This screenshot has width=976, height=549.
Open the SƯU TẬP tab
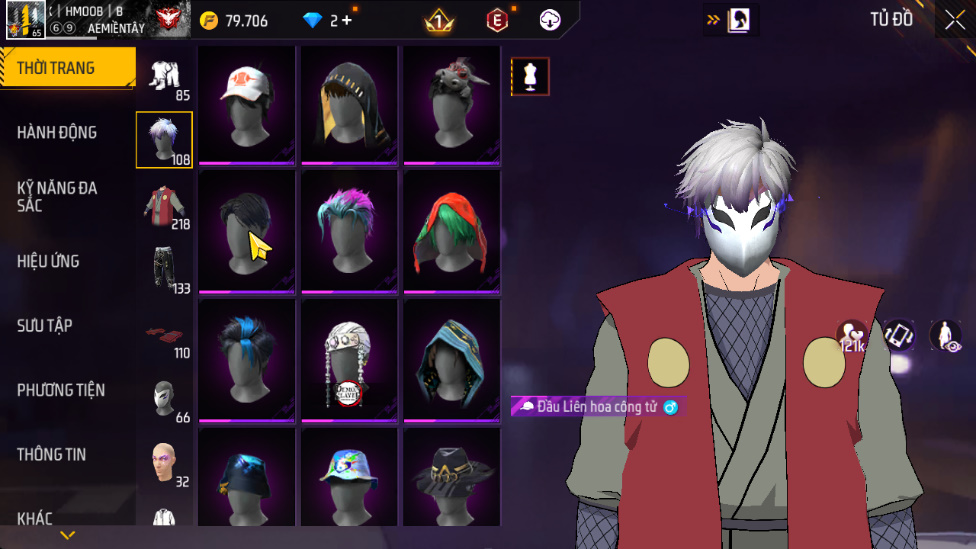[x=45, y=325]
